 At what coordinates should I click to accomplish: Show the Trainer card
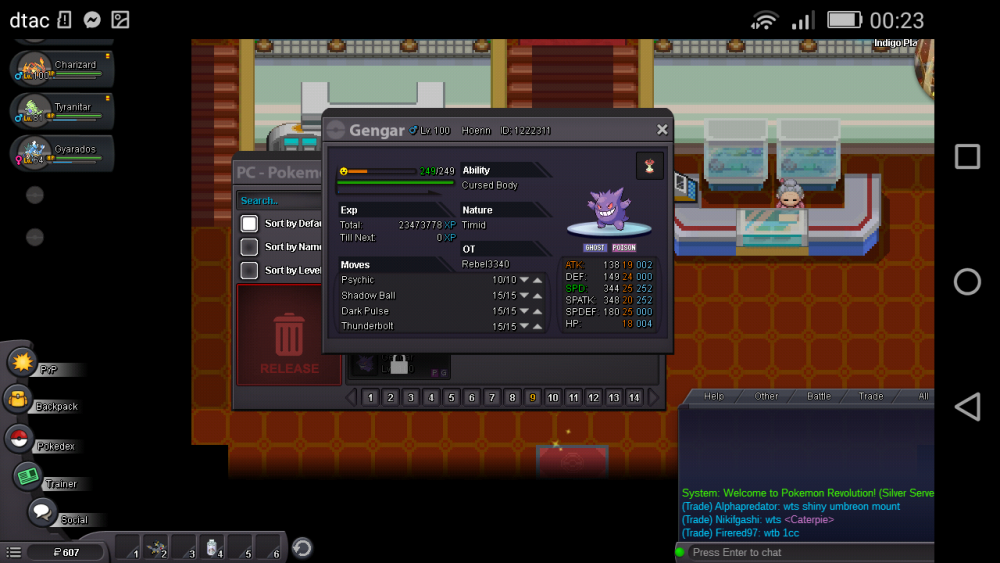pyautogui.click(x=28, y=477)
